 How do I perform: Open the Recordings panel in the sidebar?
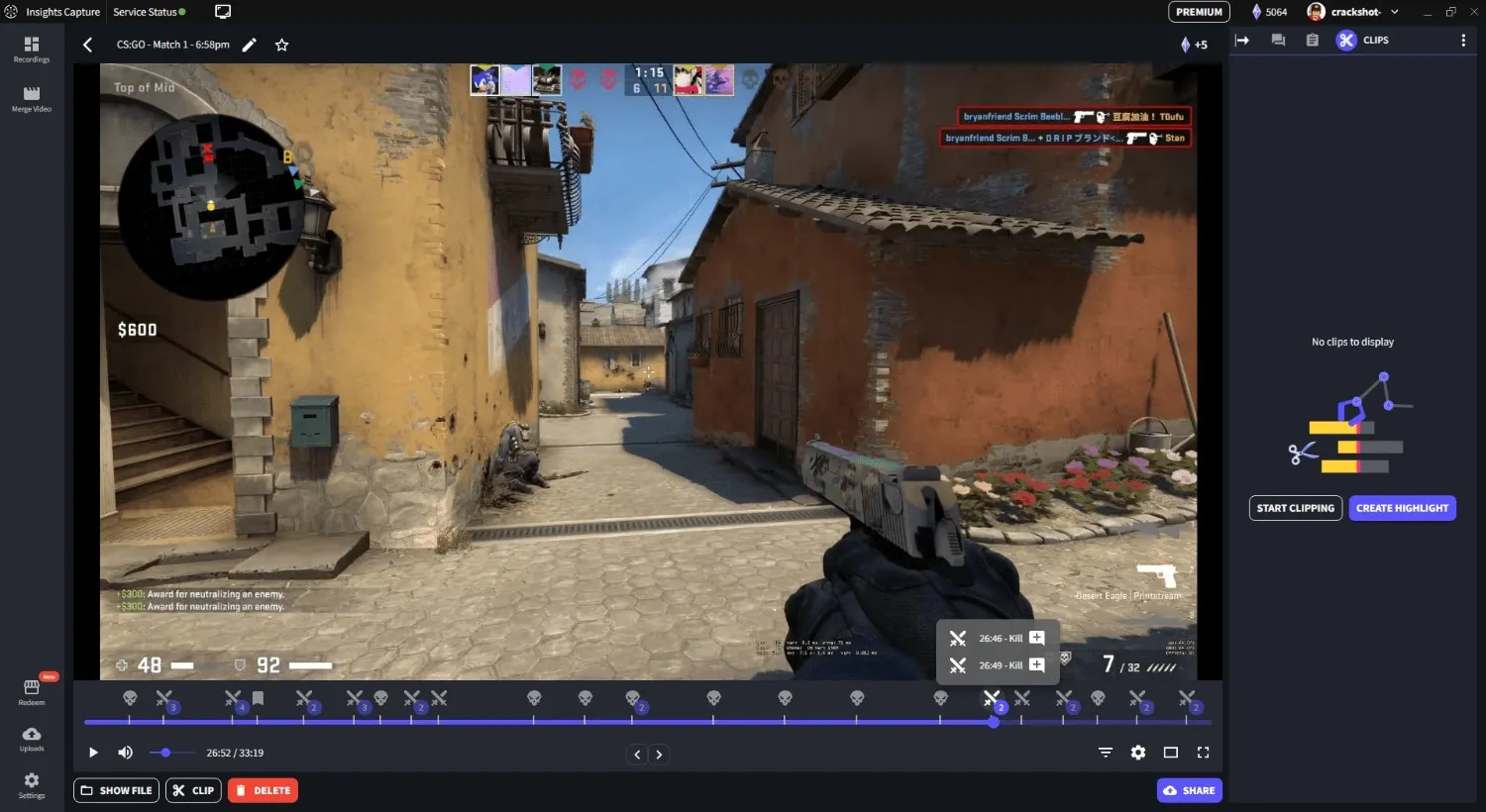tap(32, 48)
